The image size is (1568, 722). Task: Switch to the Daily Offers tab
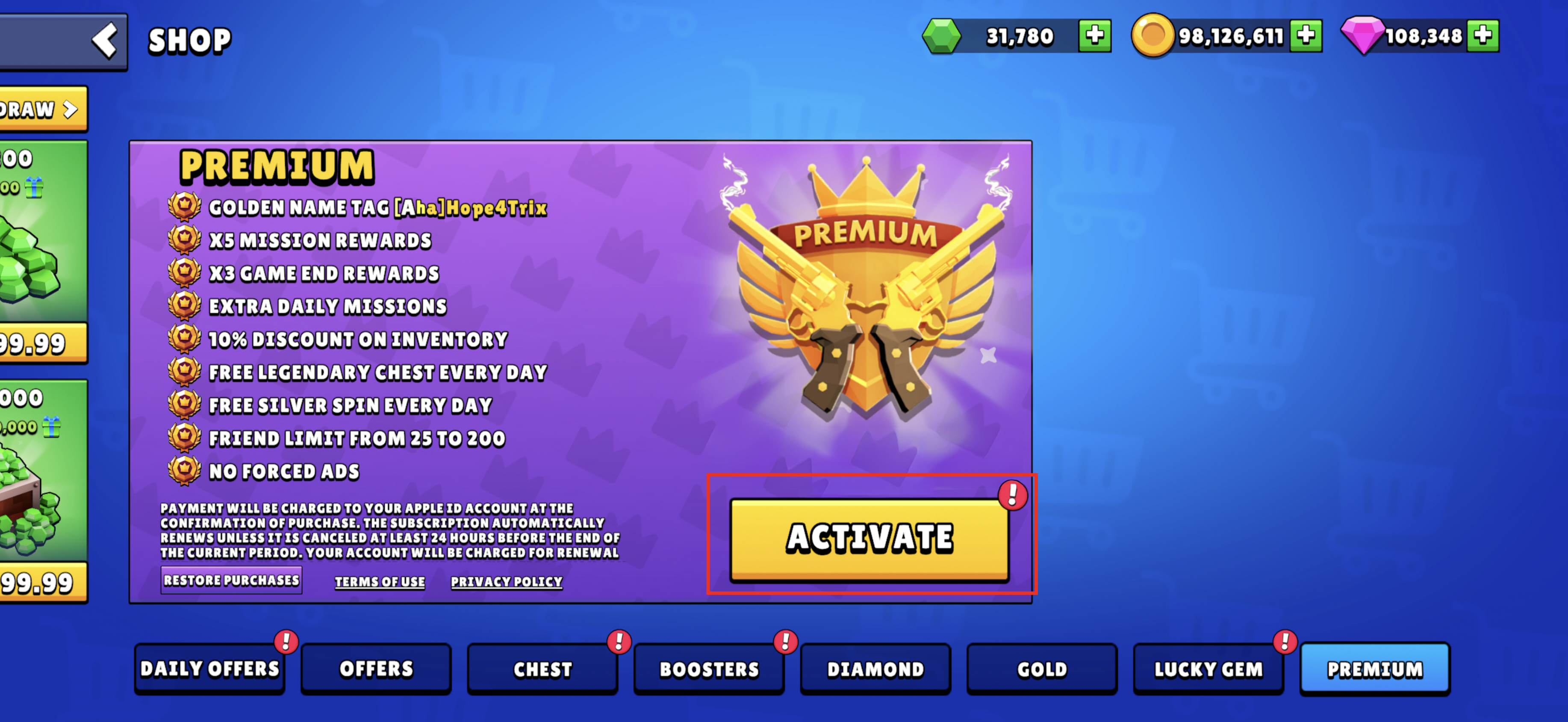tap(209, 669)
